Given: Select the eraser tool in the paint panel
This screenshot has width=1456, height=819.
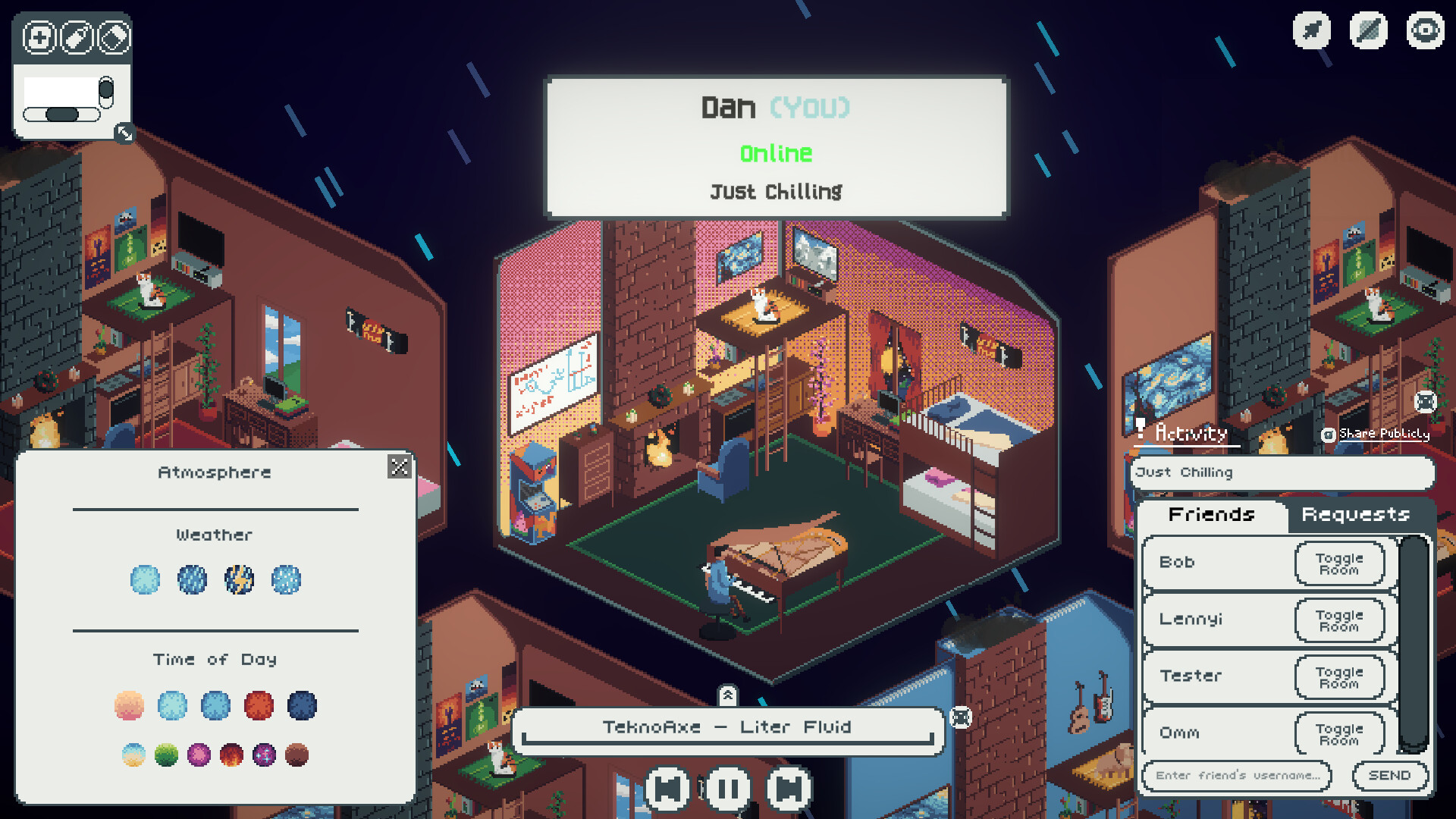Looking at the screenshot, I should (x=115, y=36).
